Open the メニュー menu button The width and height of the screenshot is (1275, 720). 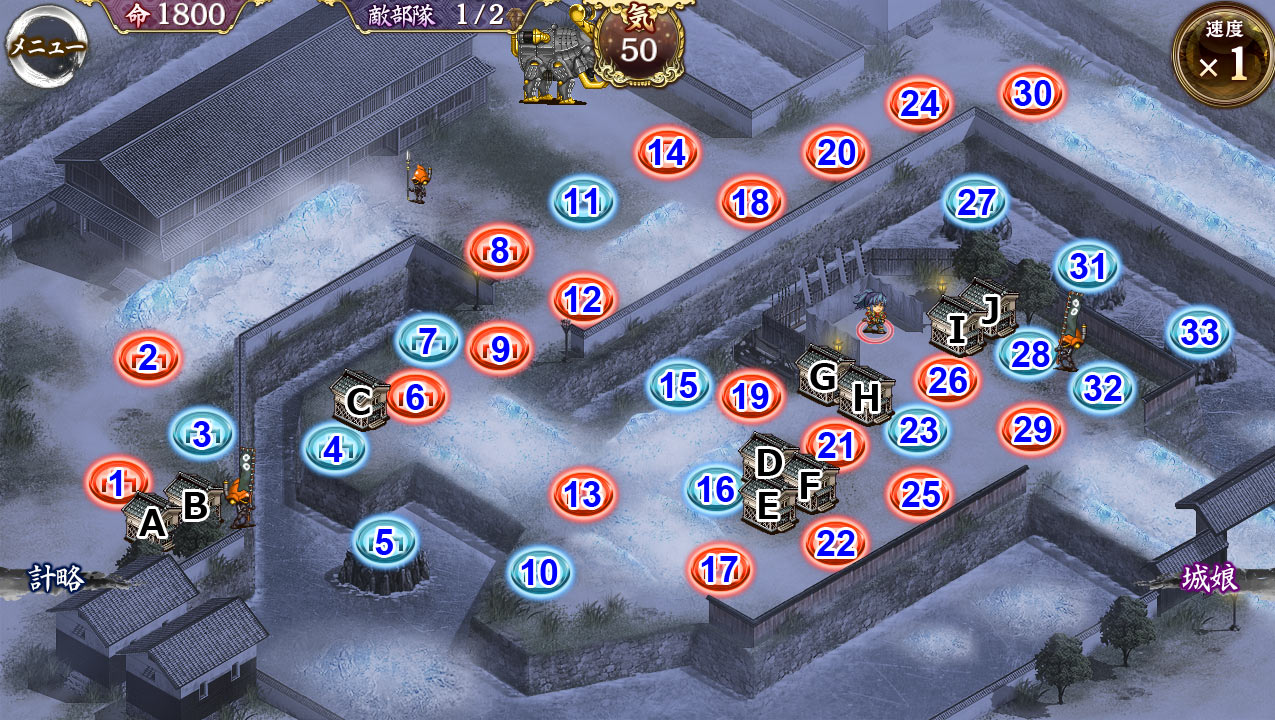coord(46,46)
